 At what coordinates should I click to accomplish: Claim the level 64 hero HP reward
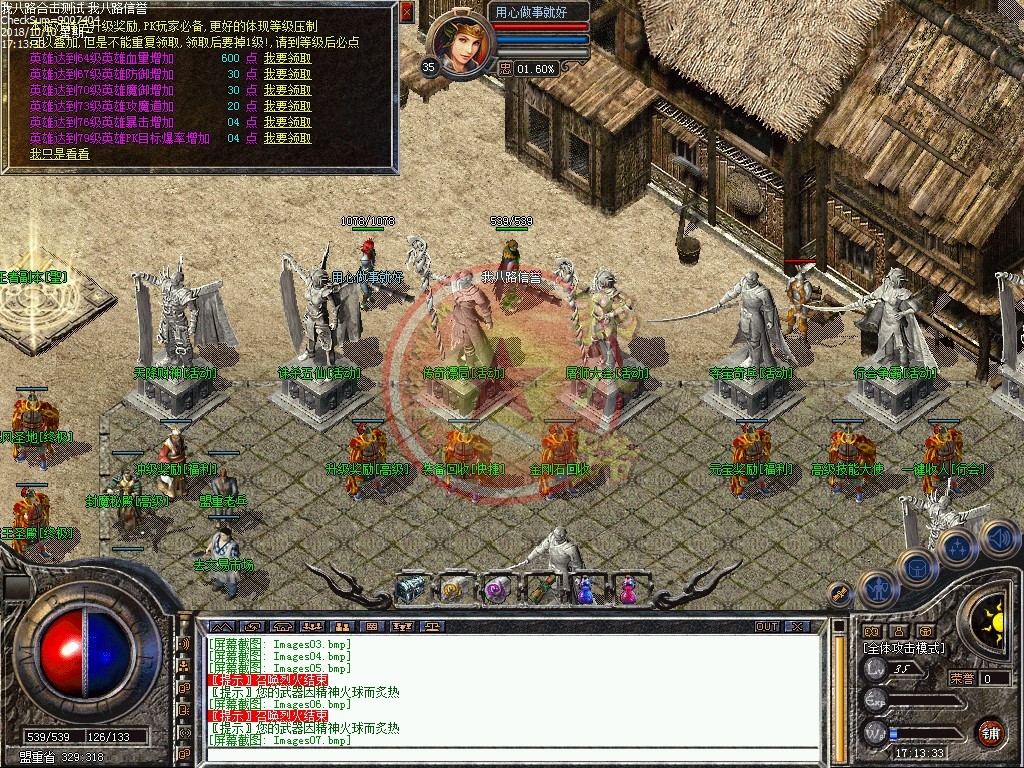(x=287, y=58)
